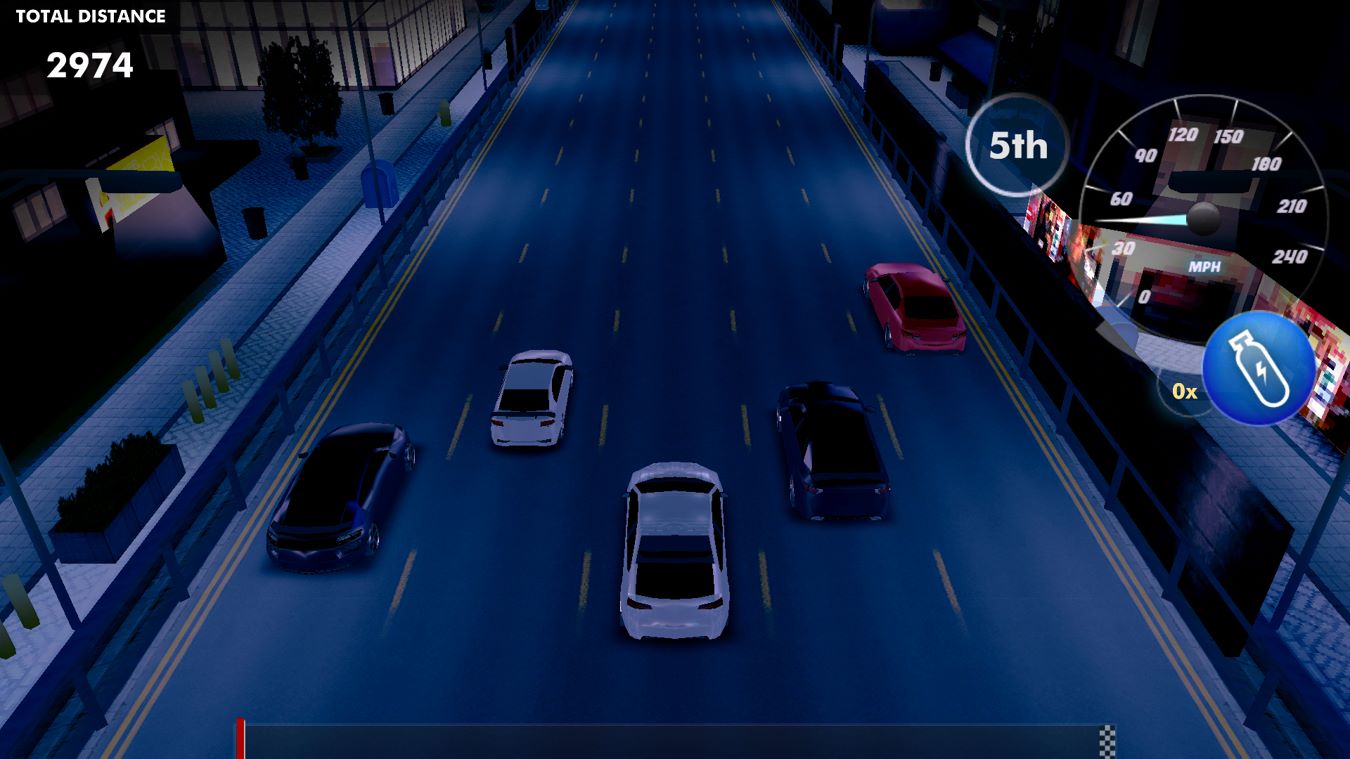Click the 5th place position badge

pos(1016,146)
